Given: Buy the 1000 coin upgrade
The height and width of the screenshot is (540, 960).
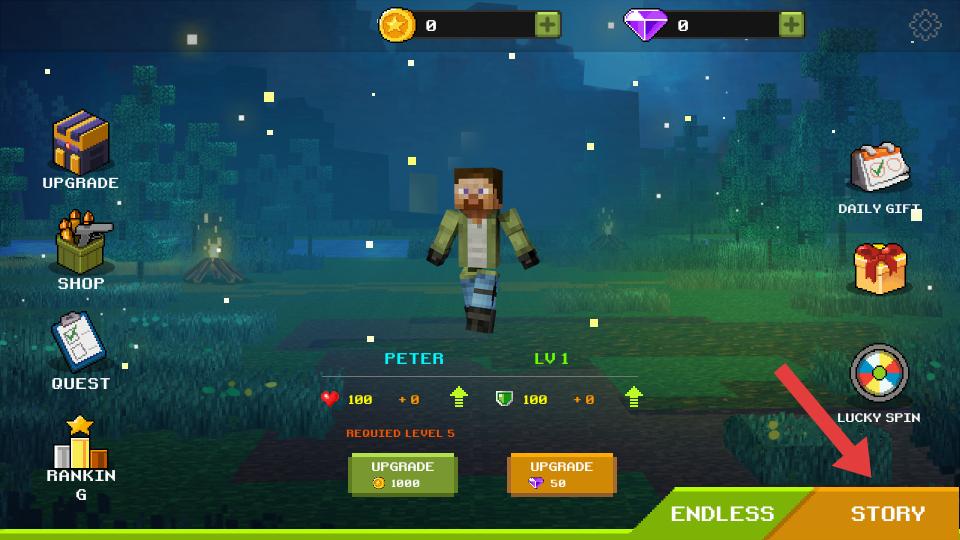Looking at the screenshot, I should 402,474.
